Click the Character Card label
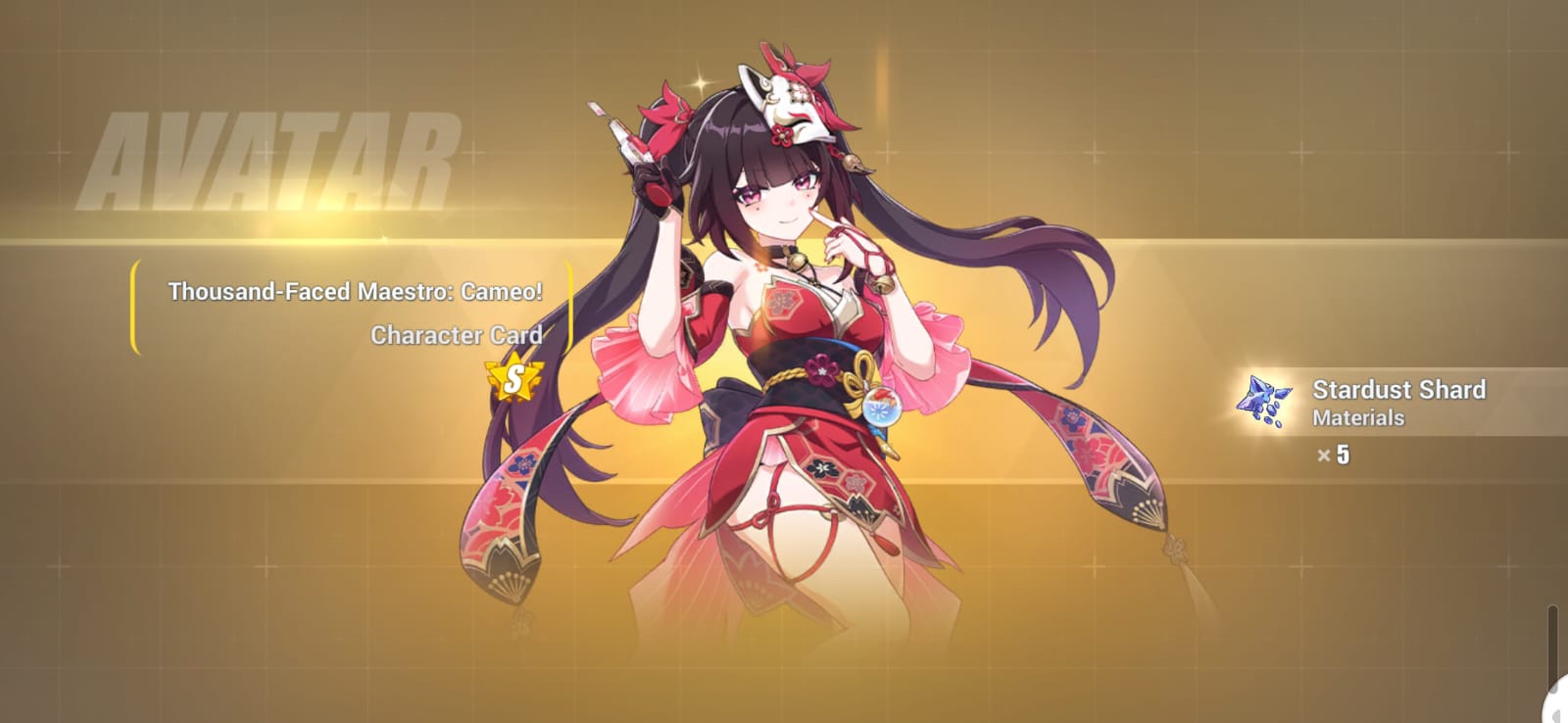The width and height of the screenshot is (1568, 723). [457, 336]
